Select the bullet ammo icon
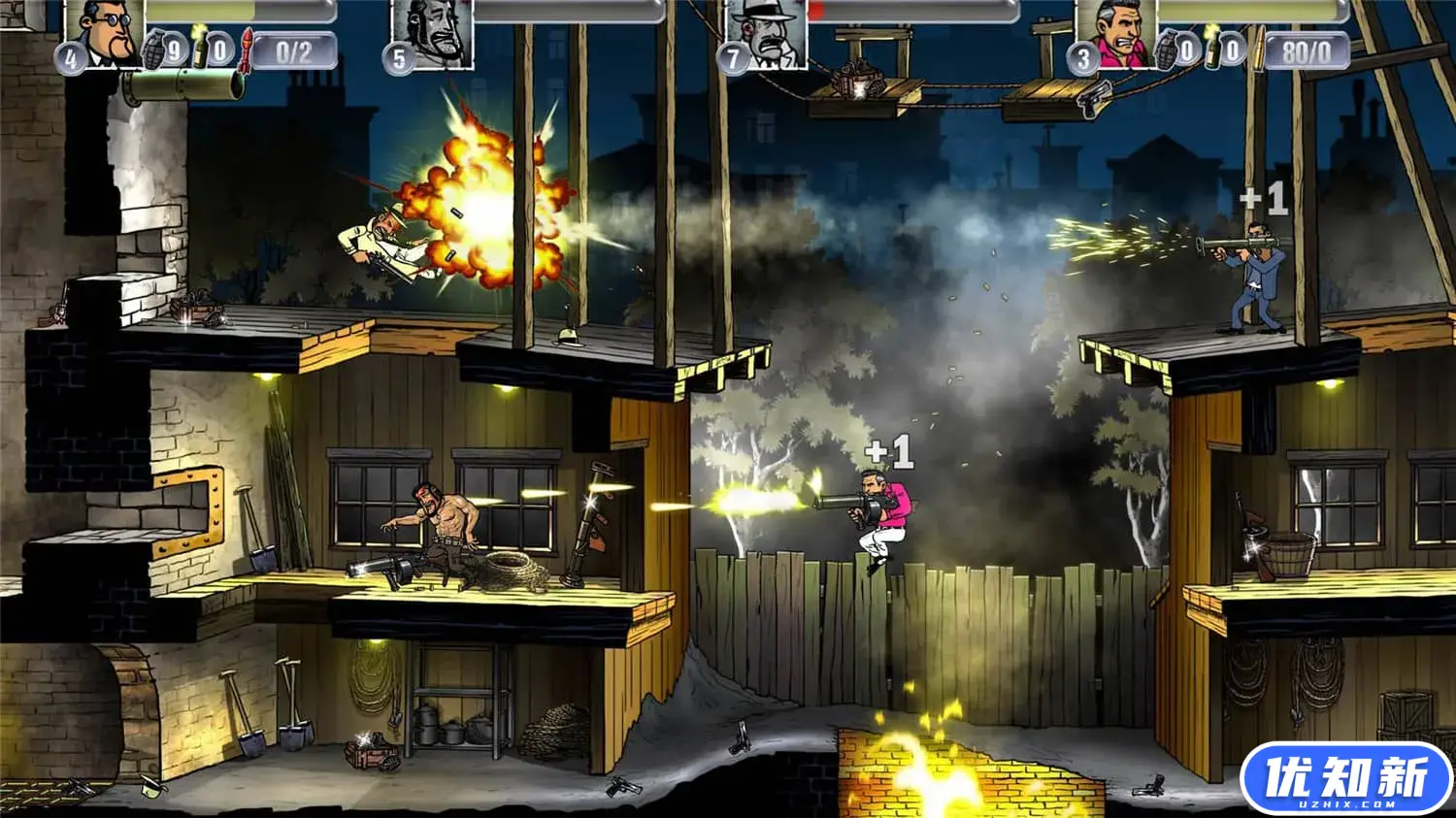 point(1259,50)
